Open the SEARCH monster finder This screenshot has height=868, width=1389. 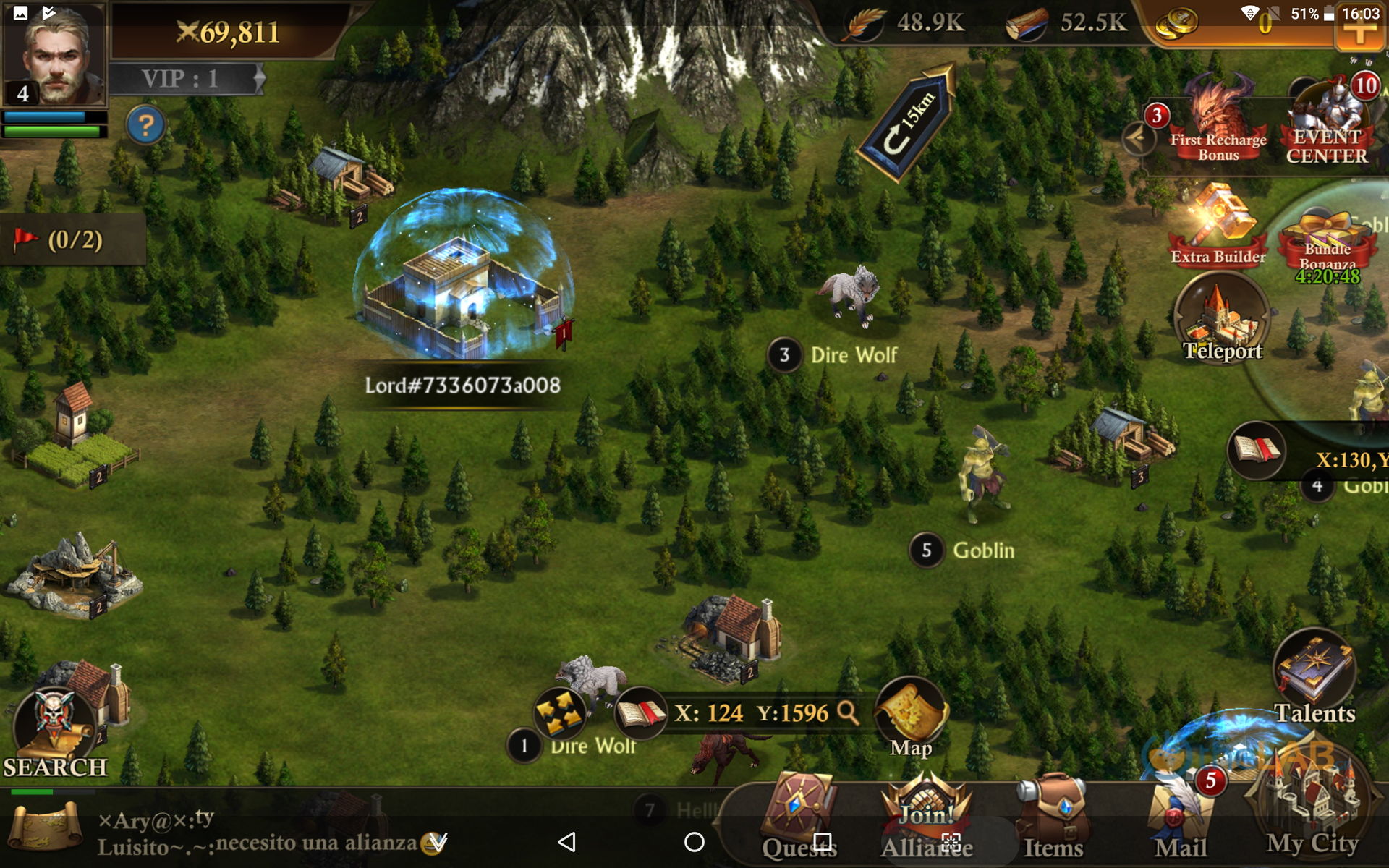[x=56, y=731]
